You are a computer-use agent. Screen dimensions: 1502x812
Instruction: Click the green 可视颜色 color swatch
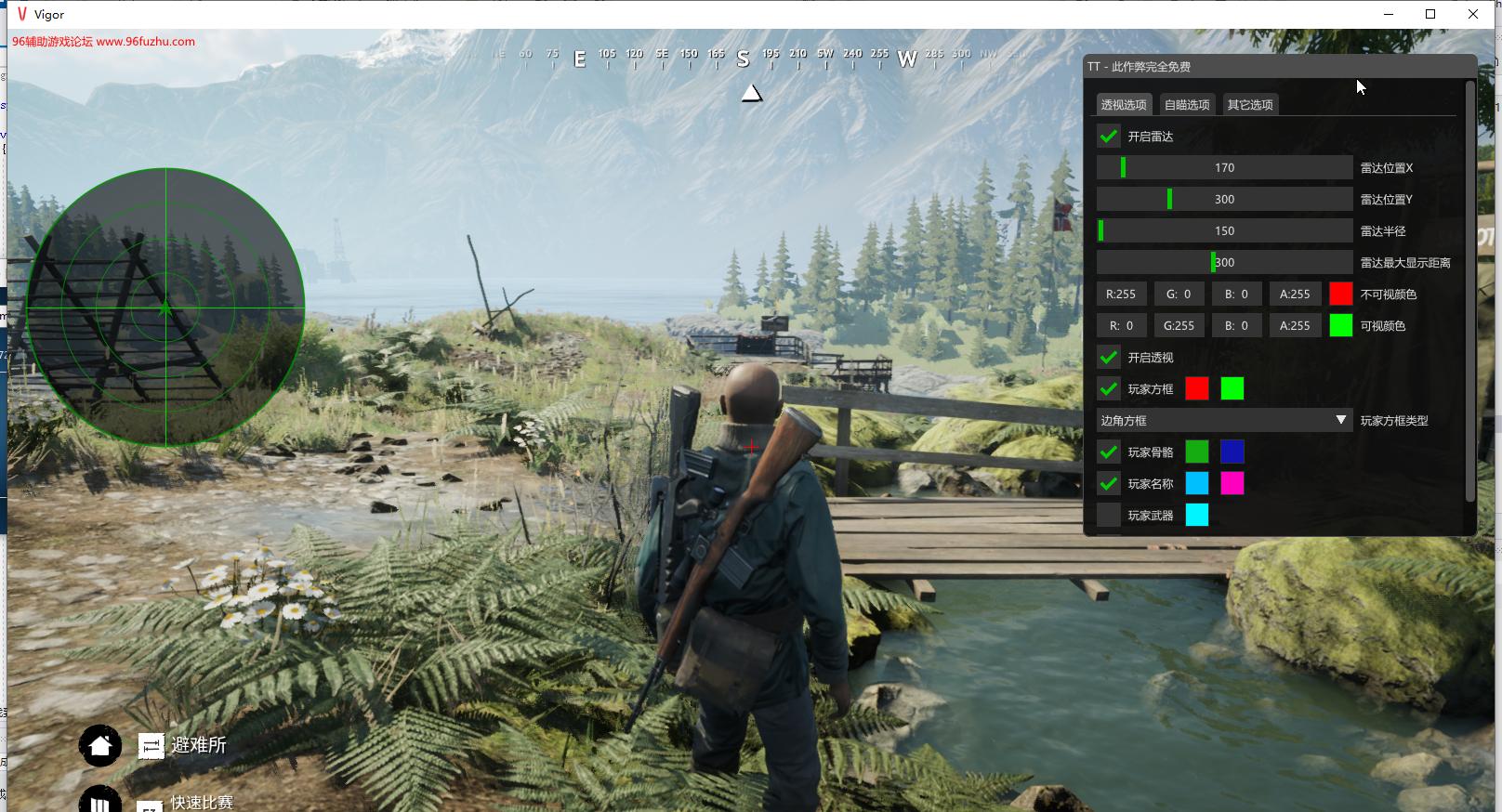(1340, 326)
